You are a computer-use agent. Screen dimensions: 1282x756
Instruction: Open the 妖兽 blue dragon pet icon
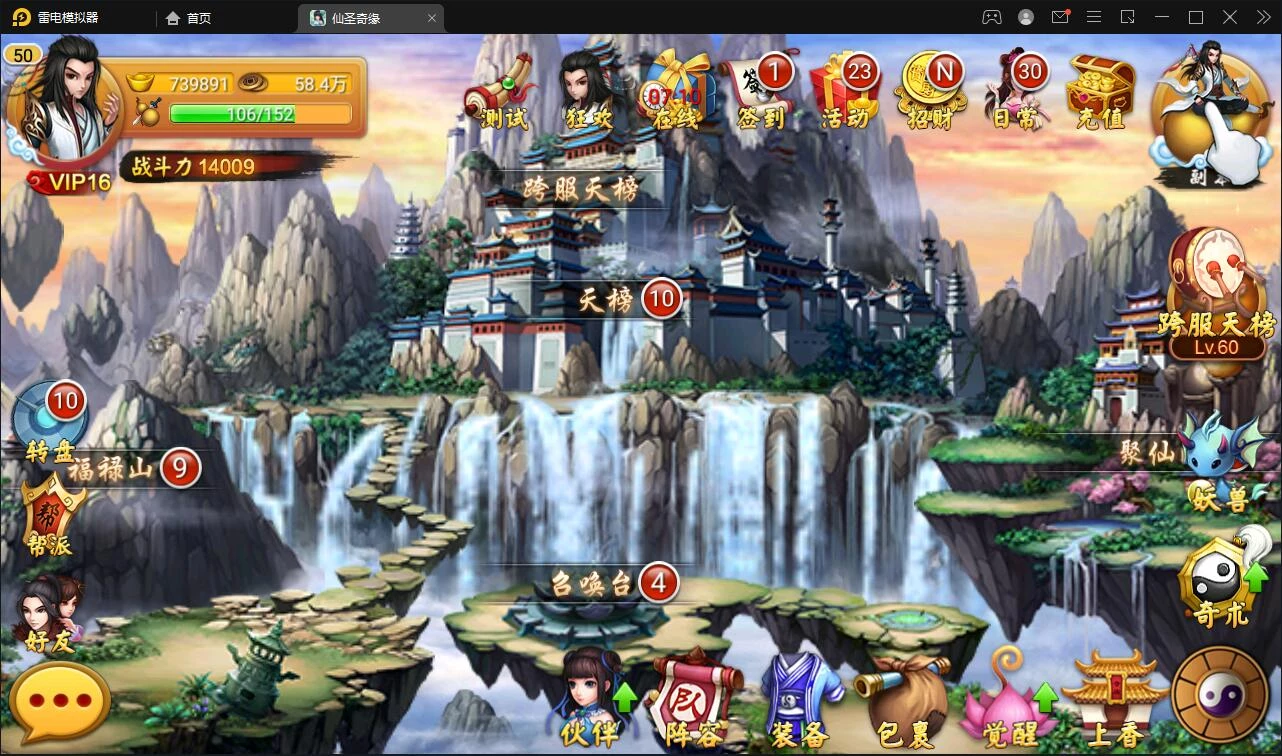1218,460
